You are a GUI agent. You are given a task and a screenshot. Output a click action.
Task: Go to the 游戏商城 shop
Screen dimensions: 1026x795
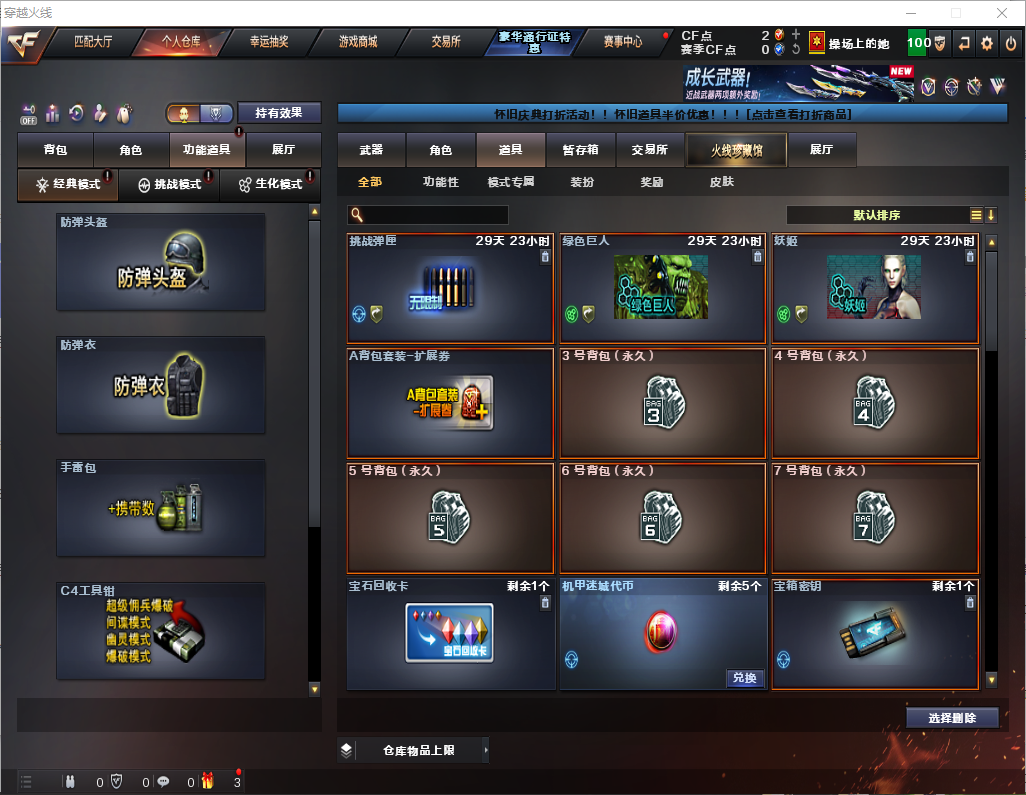(x=357, y=42)
